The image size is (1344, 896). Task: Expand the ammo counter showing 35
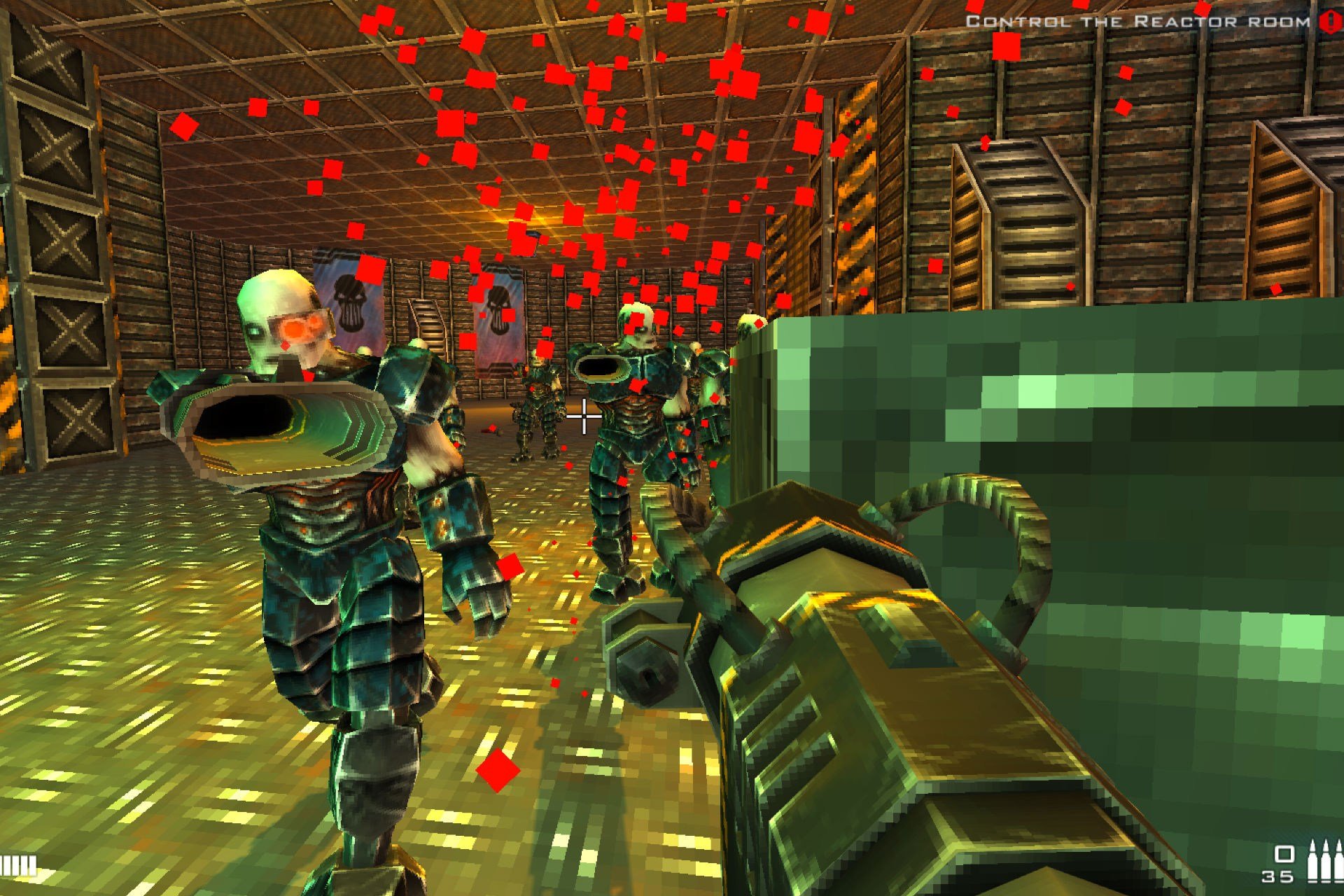(x=1278, y=876)
